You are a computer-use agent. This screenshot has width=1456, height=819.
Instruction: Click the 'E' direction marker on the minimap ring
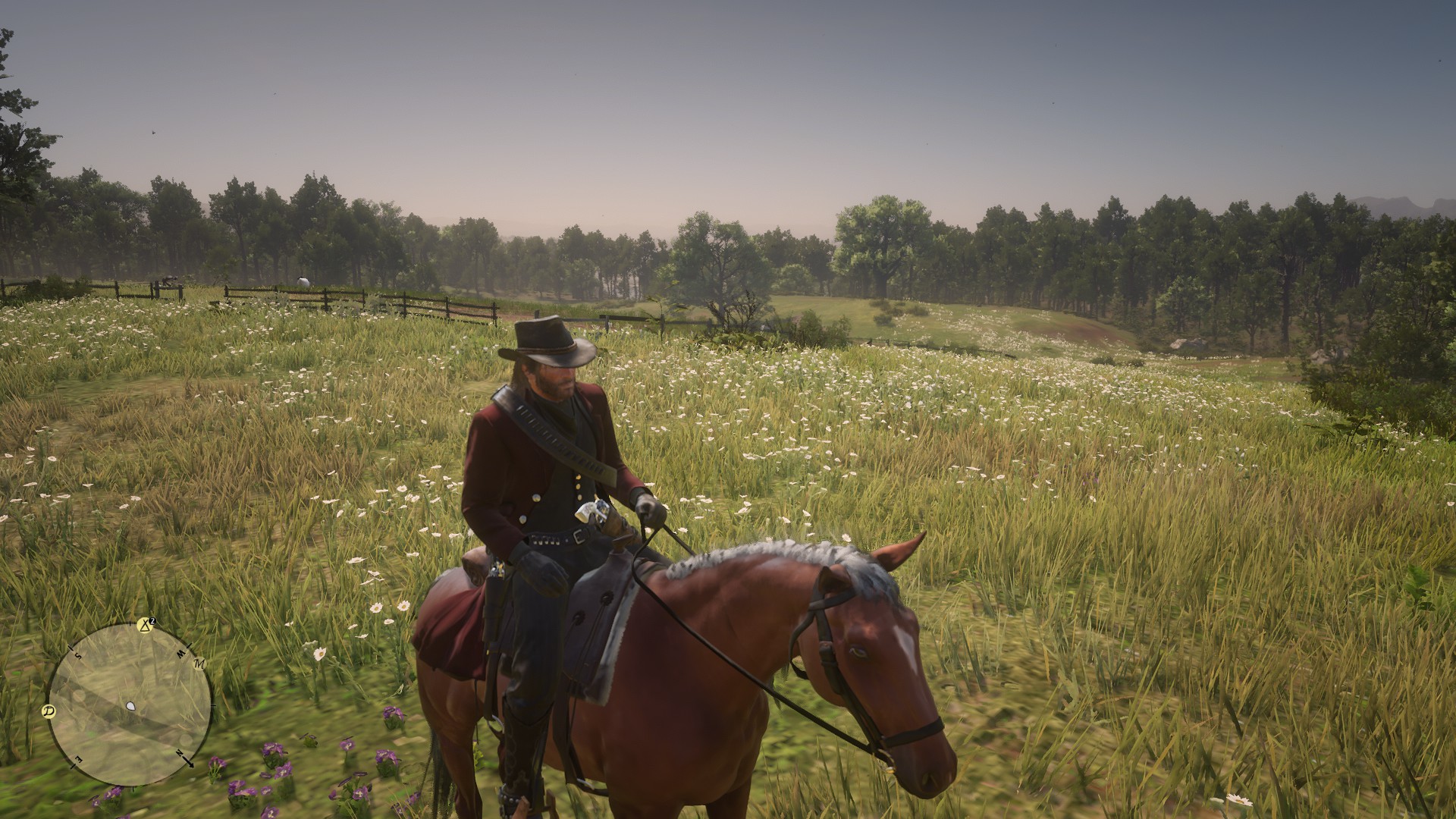pyautogui.click(x=79, y=760)
